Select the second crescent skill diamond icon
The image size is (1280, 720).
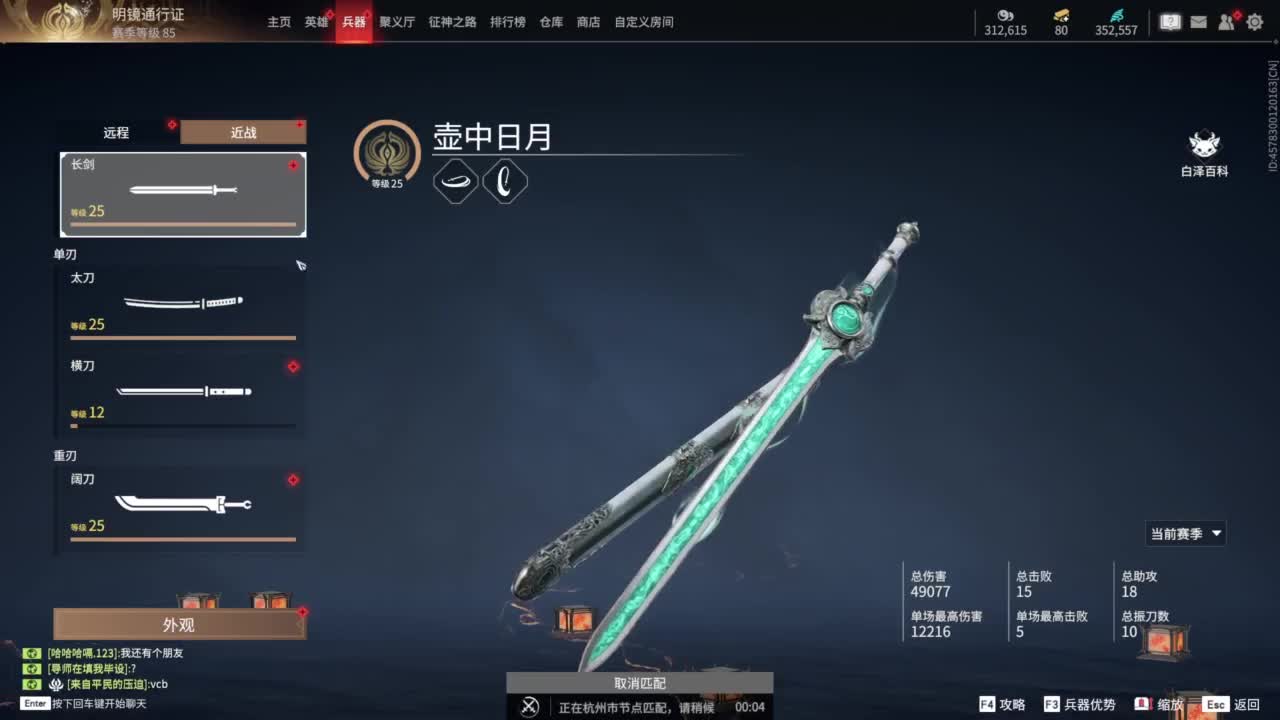[x=505, y=182]
